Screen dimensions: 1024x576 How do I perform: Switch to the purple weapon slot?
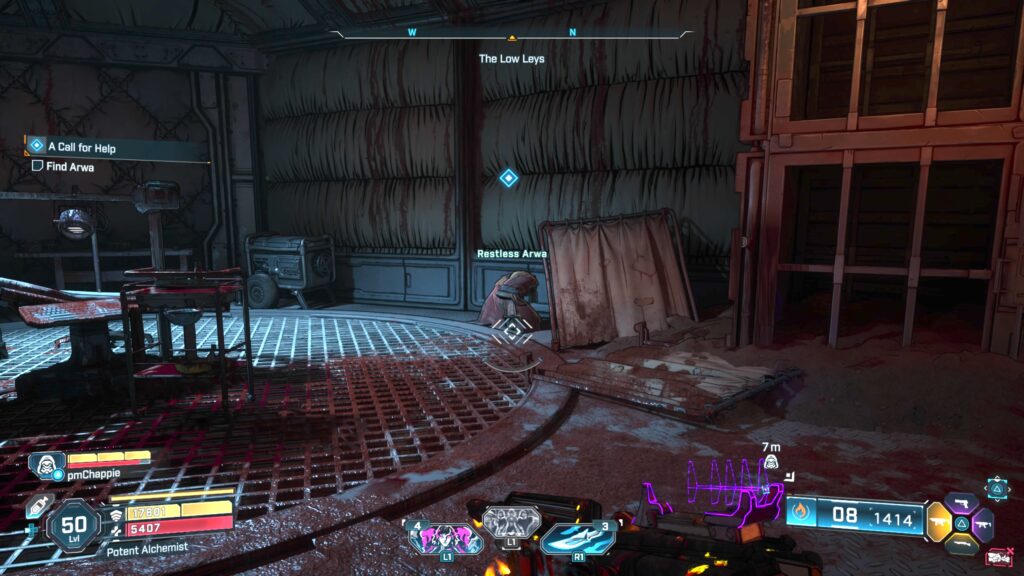pos(983,524)
